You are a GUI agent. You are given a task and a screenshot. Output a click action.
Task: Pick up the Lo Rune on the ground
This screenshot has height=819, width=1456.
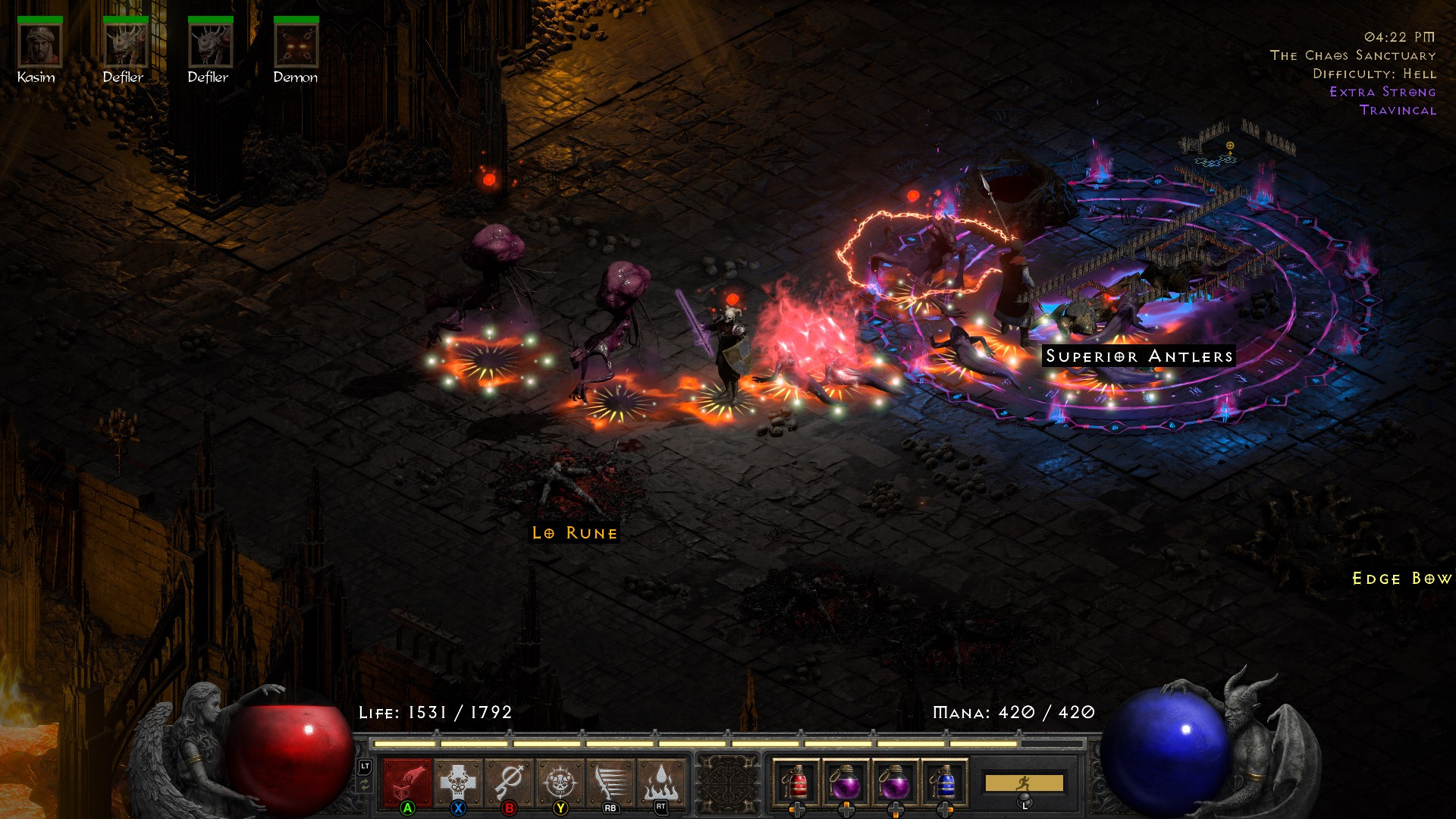coord(574,532)
